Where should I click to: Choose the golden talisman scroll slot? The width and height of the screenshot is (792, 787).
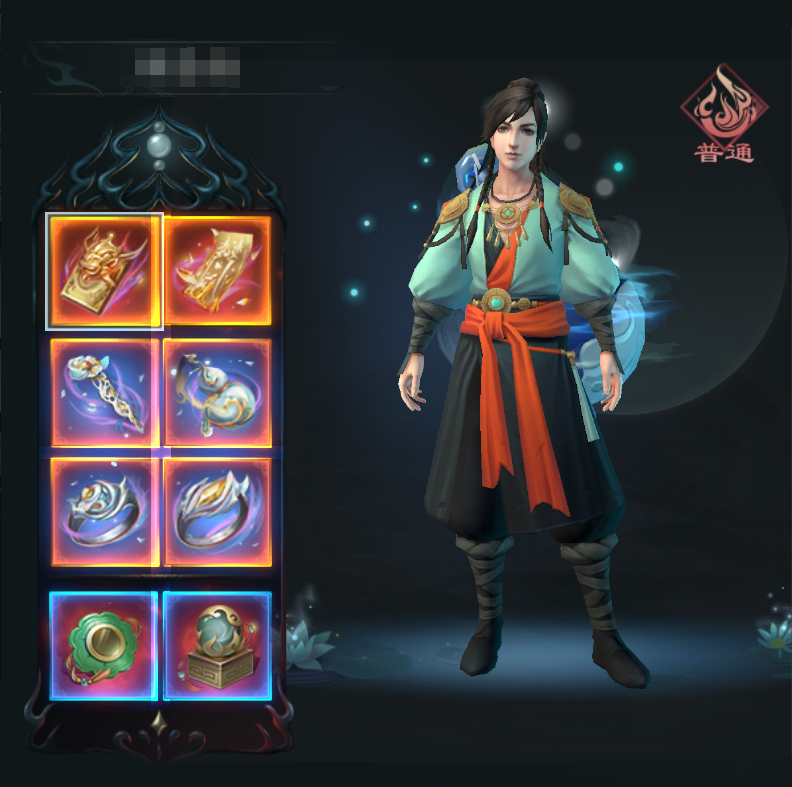coord(218,271)
